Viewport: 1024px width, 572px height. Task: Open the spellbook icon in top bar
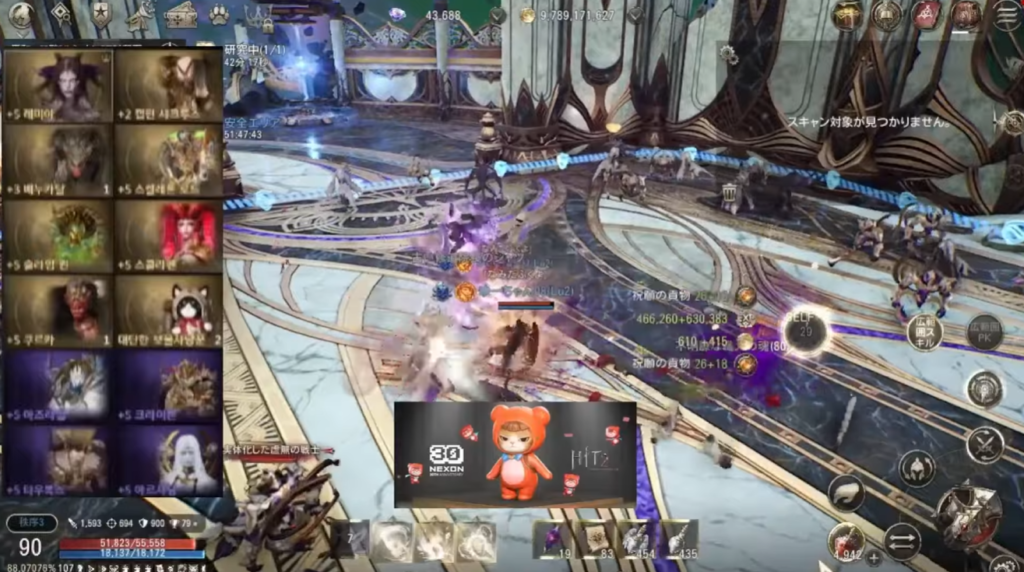(x=886, y=15)
